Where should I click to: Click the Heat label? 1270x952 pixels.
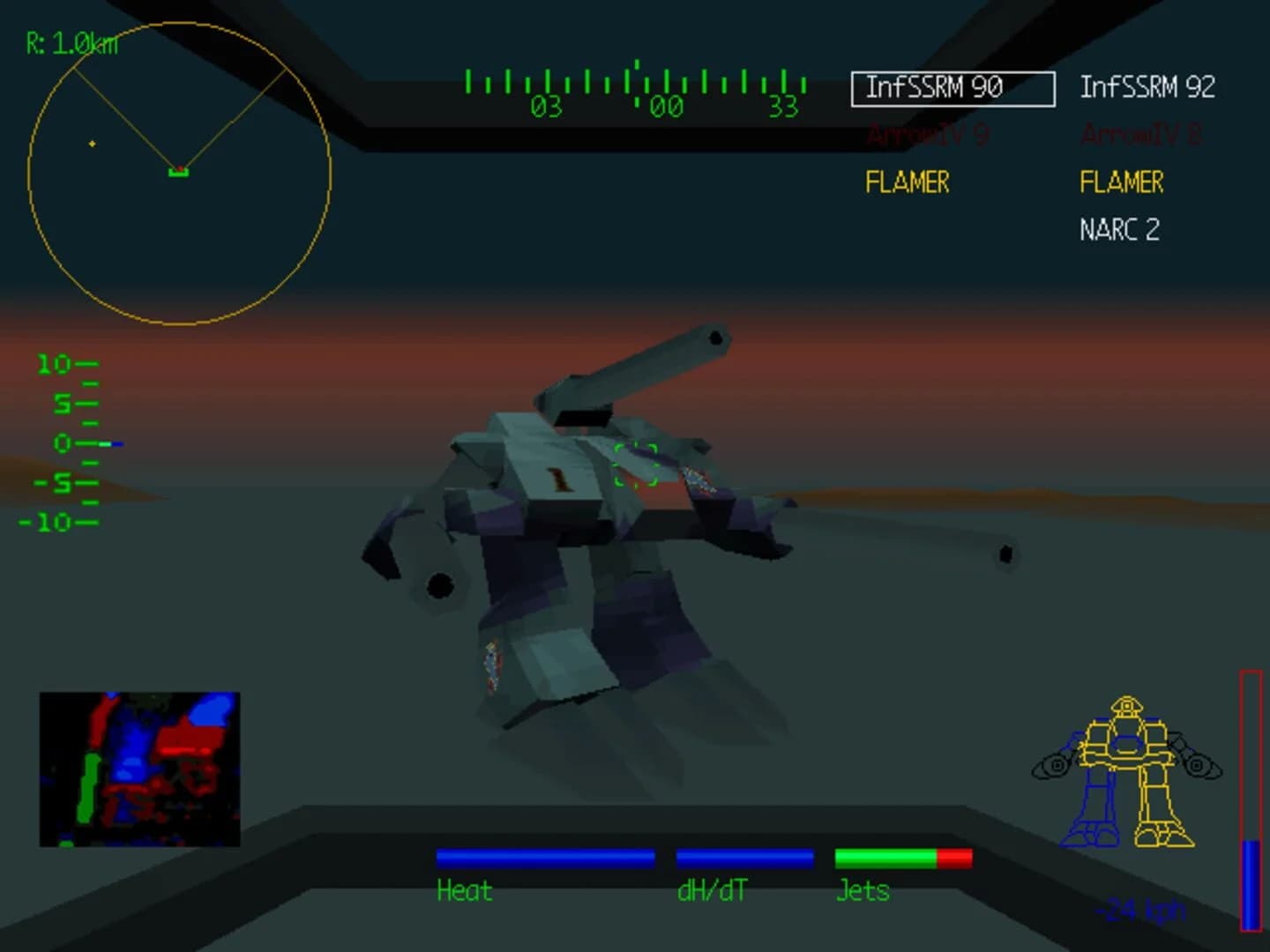464,891
